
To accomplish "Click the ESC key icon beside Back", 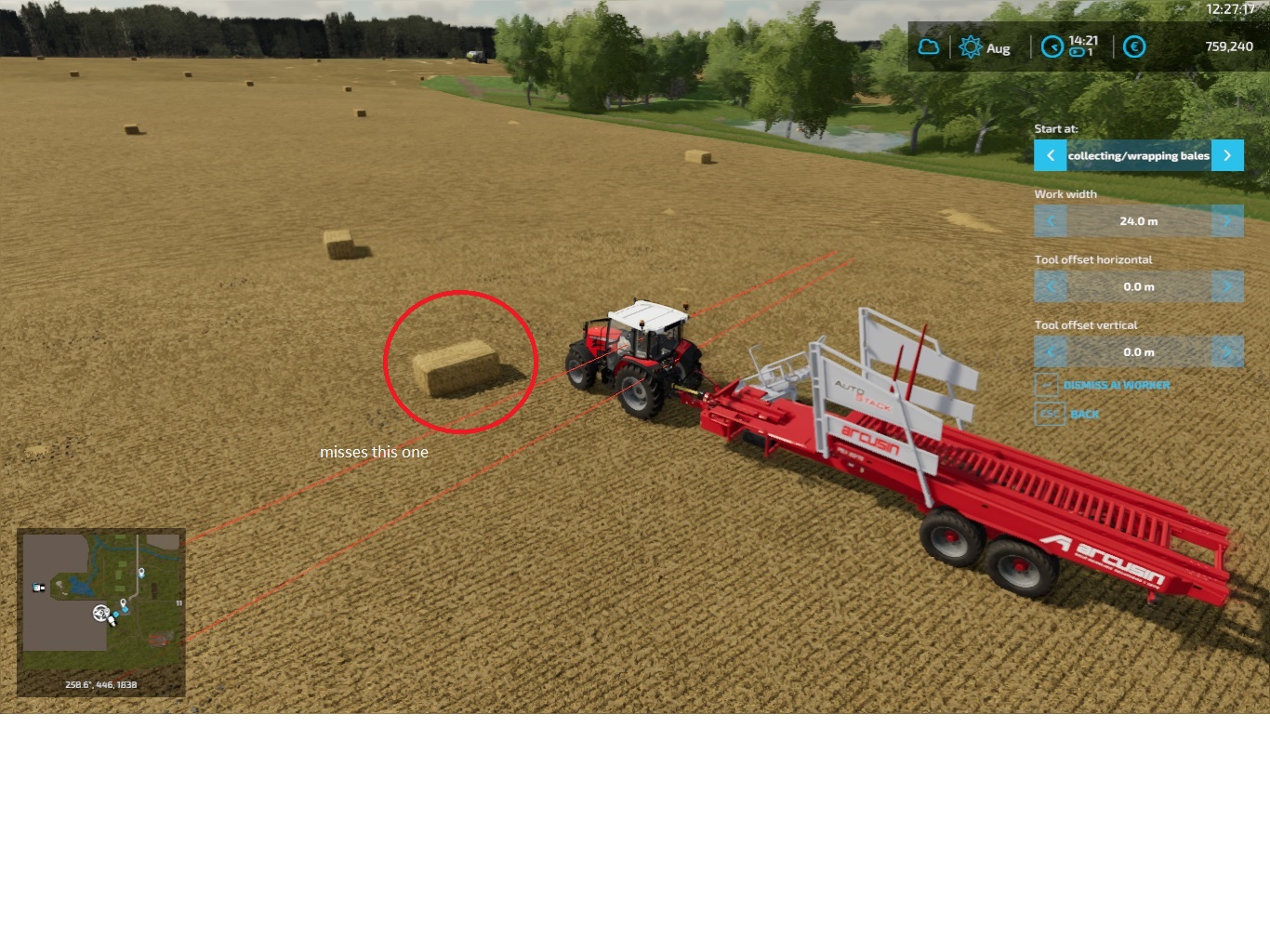I will coord(1049,414).
